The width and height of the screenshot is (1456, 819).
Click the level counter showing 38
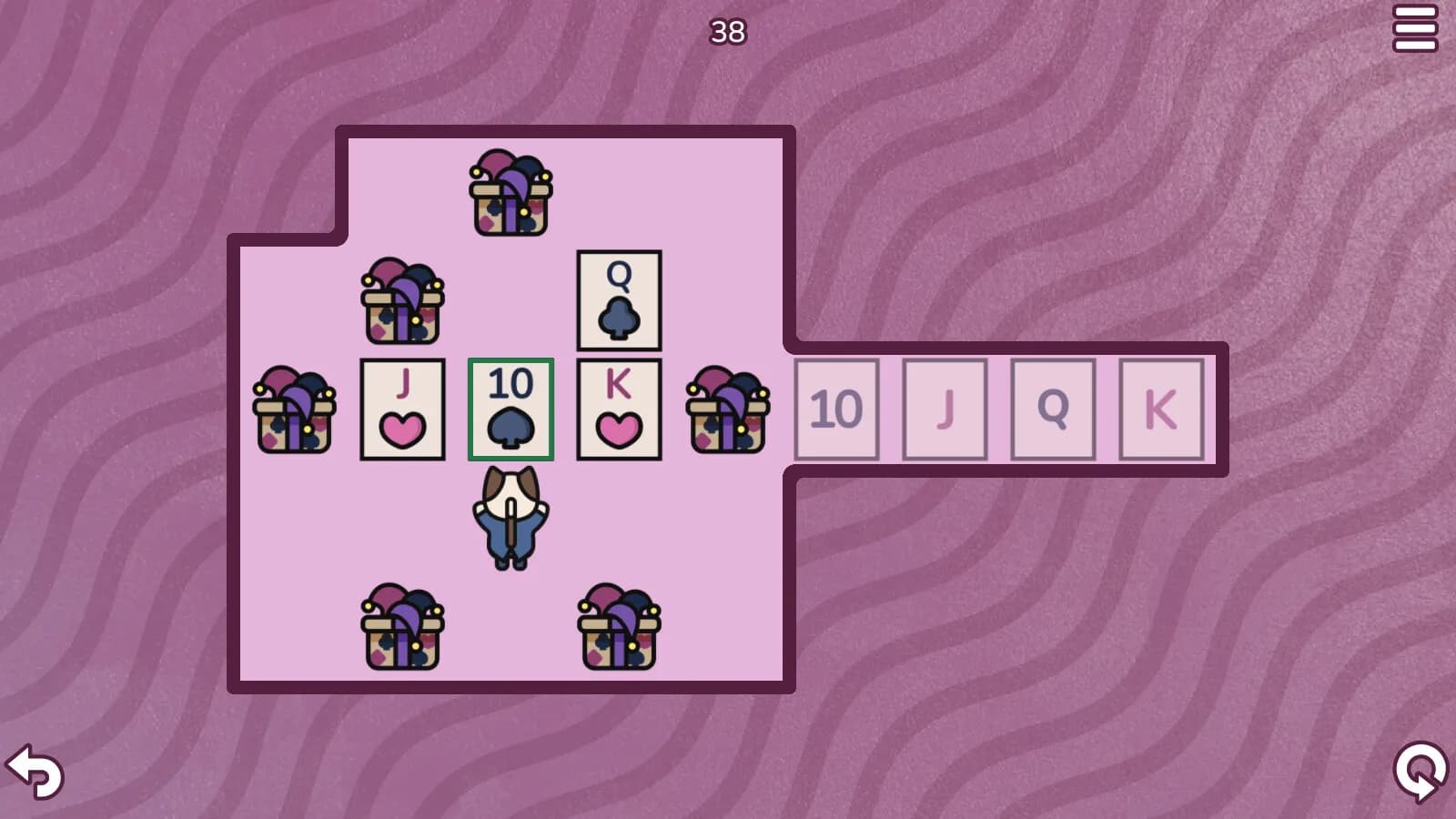tap(726, 30)
